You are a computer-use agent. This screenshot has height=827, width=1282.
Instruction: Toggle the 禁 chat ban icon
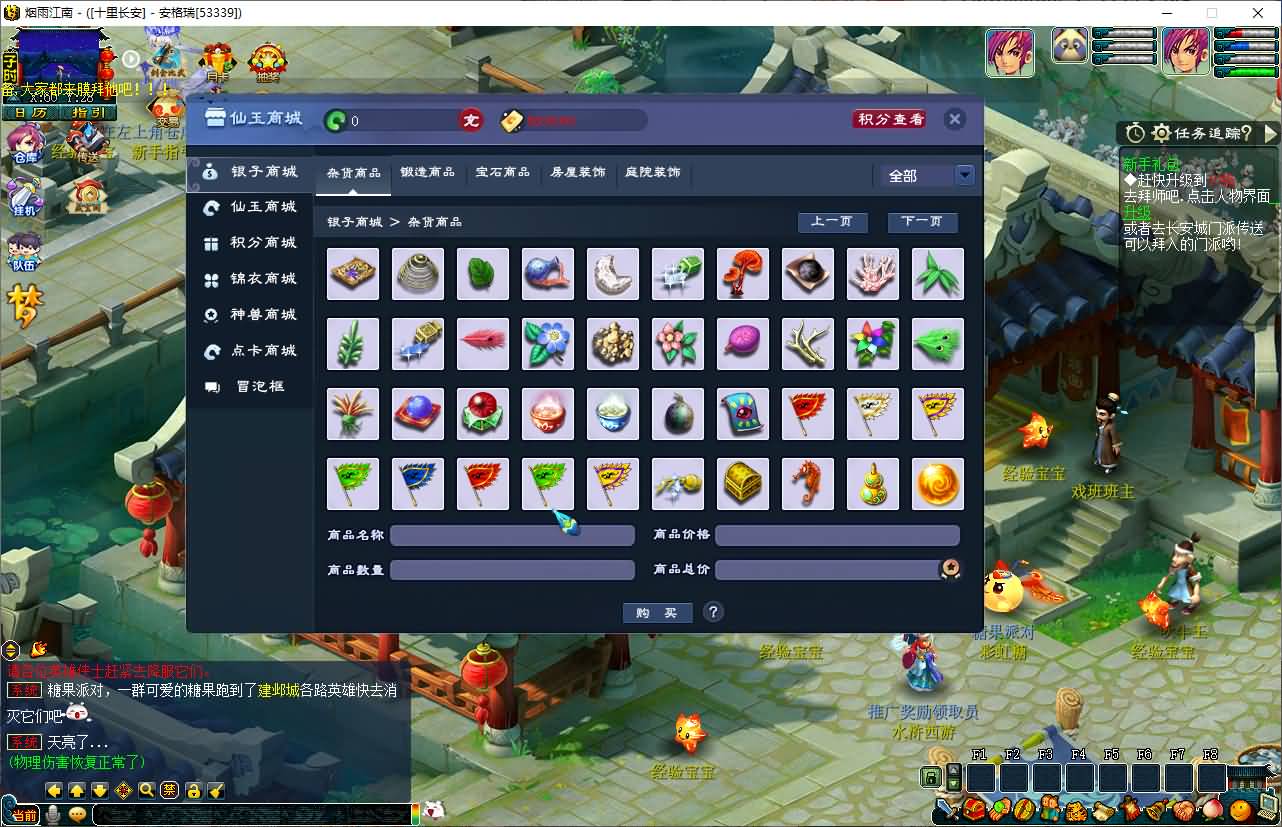(x=168, y=791)
